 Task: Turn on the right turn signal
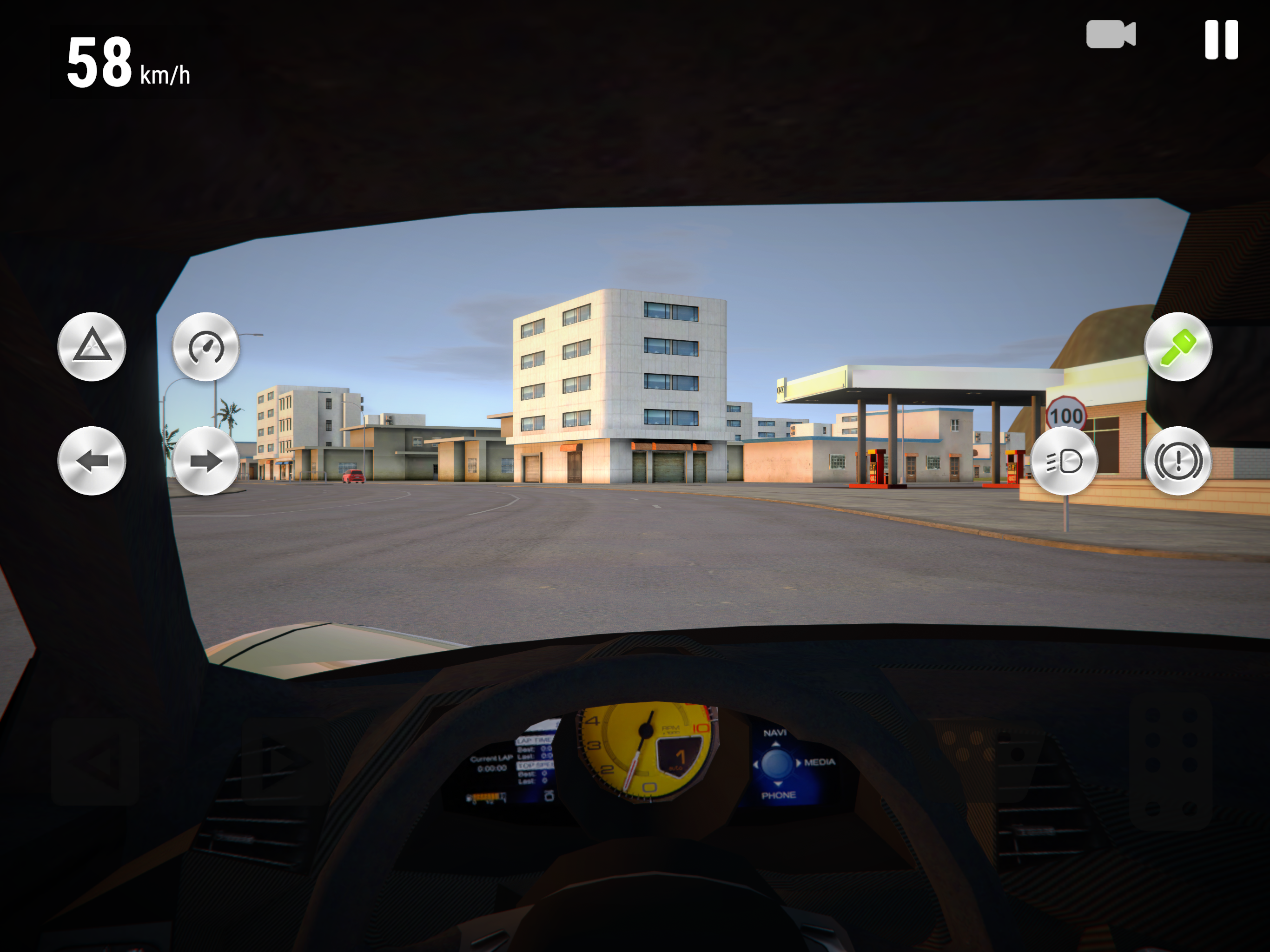(x=206, y=461)
